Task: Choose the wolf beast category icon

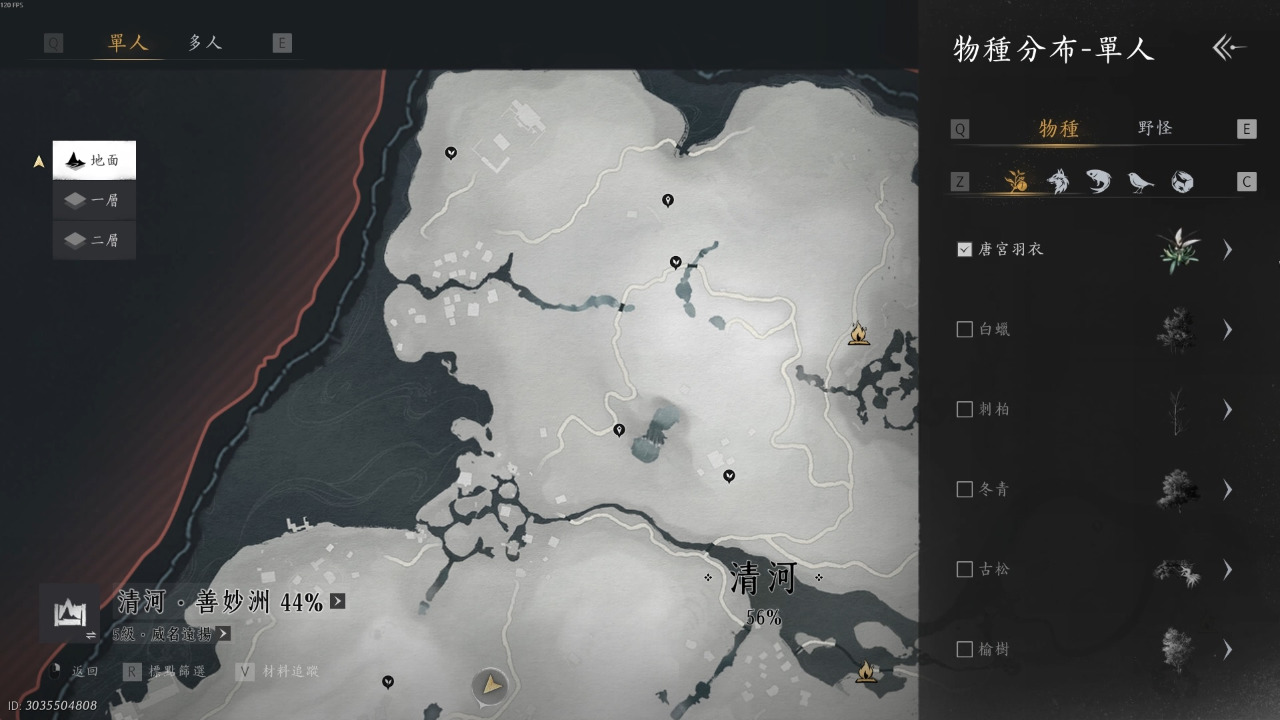Action: click(x=1057, y=181)
